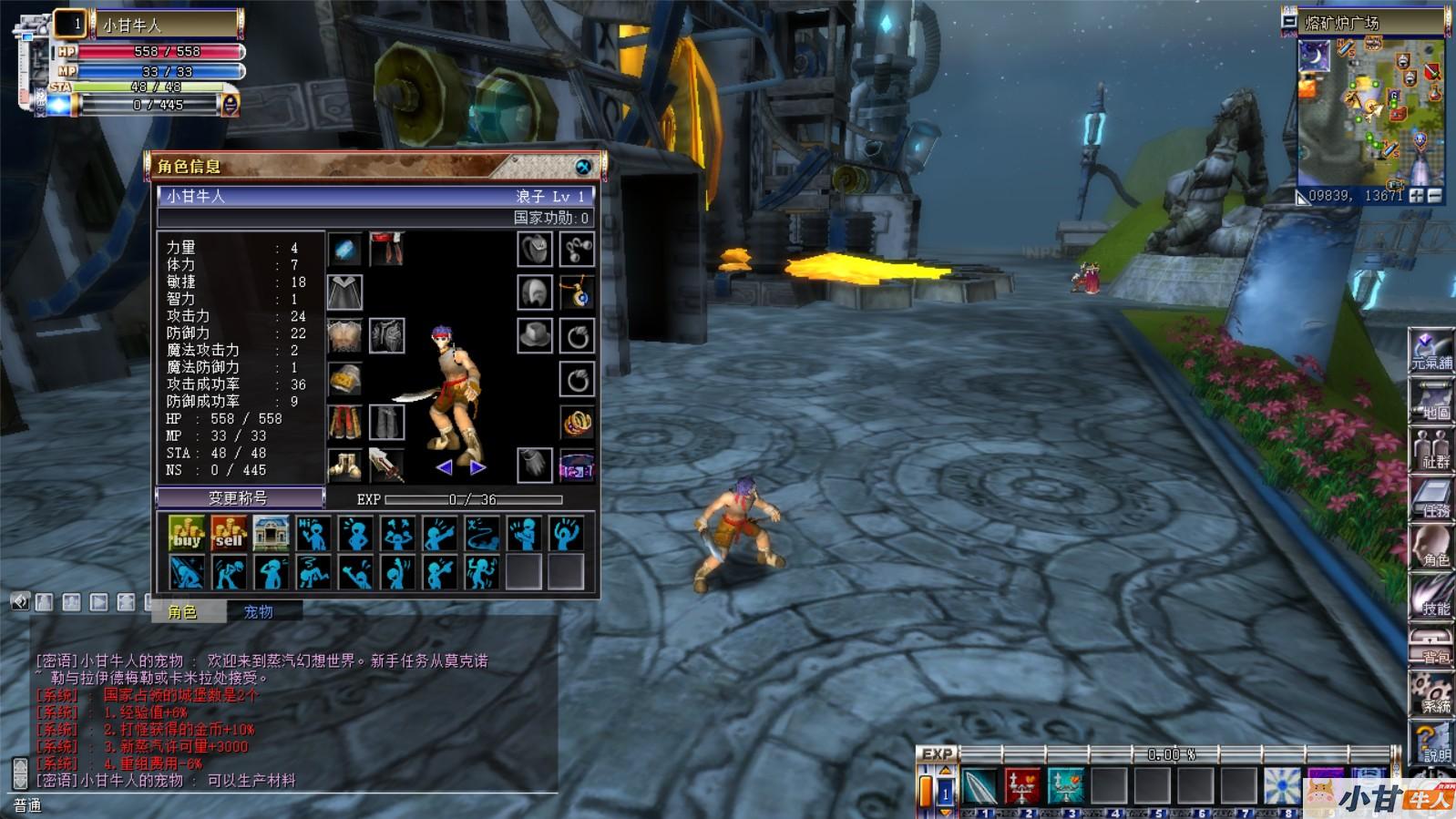
Task: Open the 系統 system settings menu
Action: (1431, 694)
